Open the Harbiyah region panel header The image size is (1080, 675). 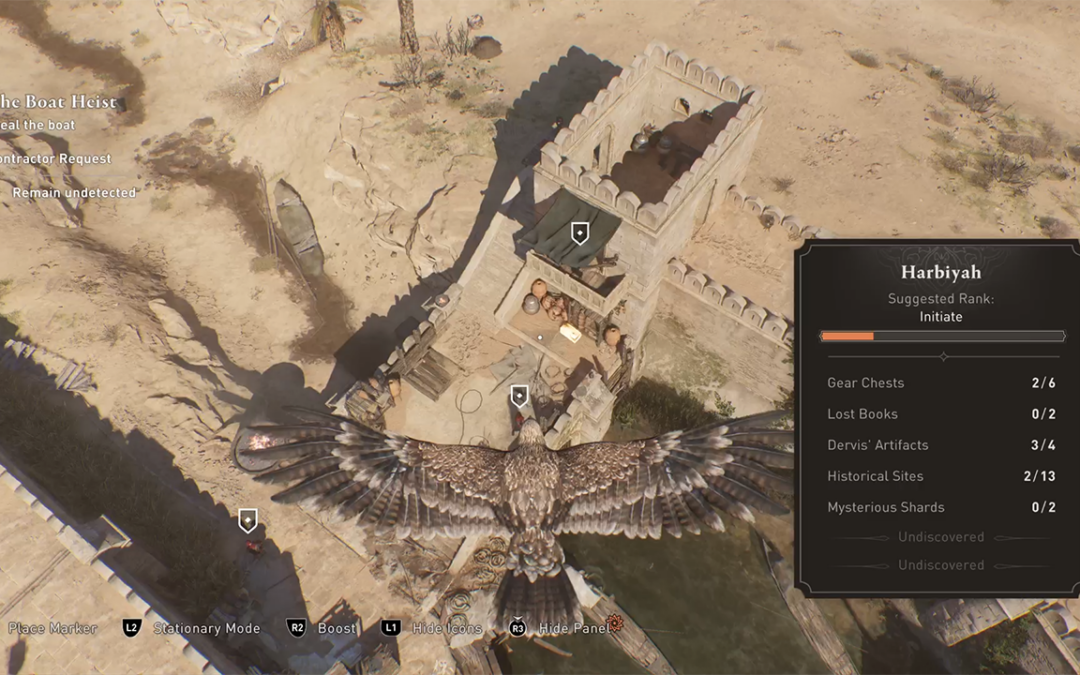tap(940, 272)
